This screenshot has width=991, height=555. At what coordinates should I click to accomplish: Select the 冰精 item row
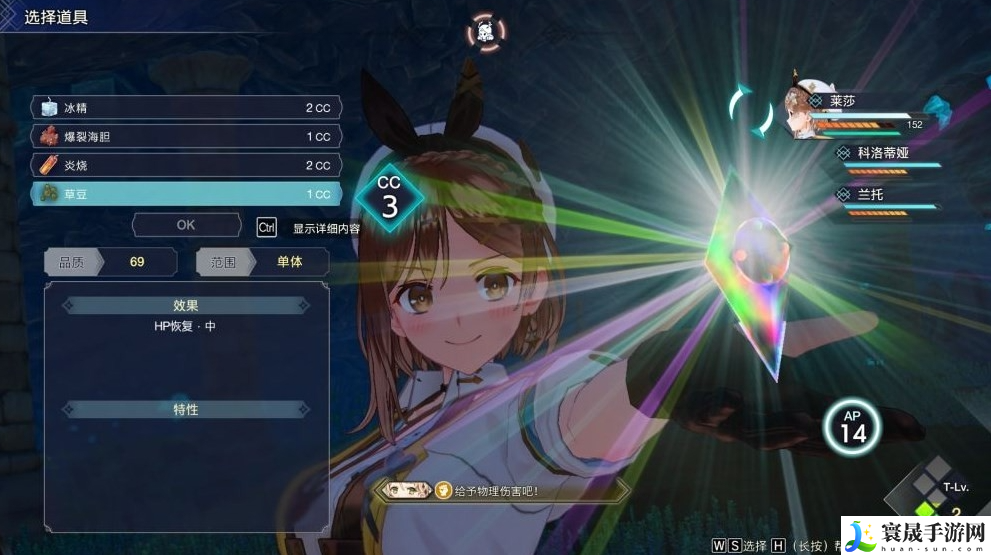(187, 107)
